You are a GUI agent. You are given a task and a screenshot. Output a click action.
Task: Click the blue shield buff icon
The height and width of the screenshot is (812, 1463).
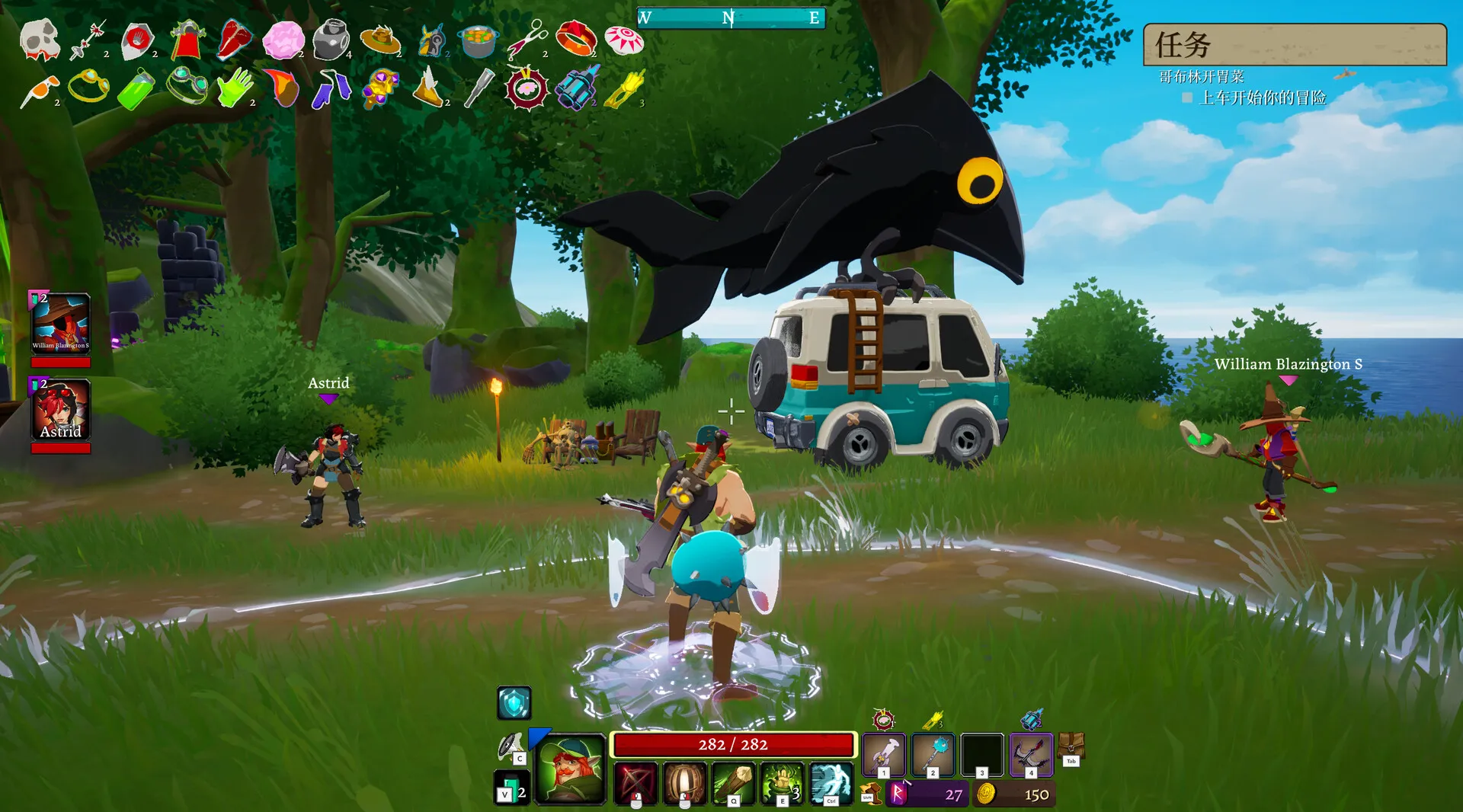pos(514,702)
